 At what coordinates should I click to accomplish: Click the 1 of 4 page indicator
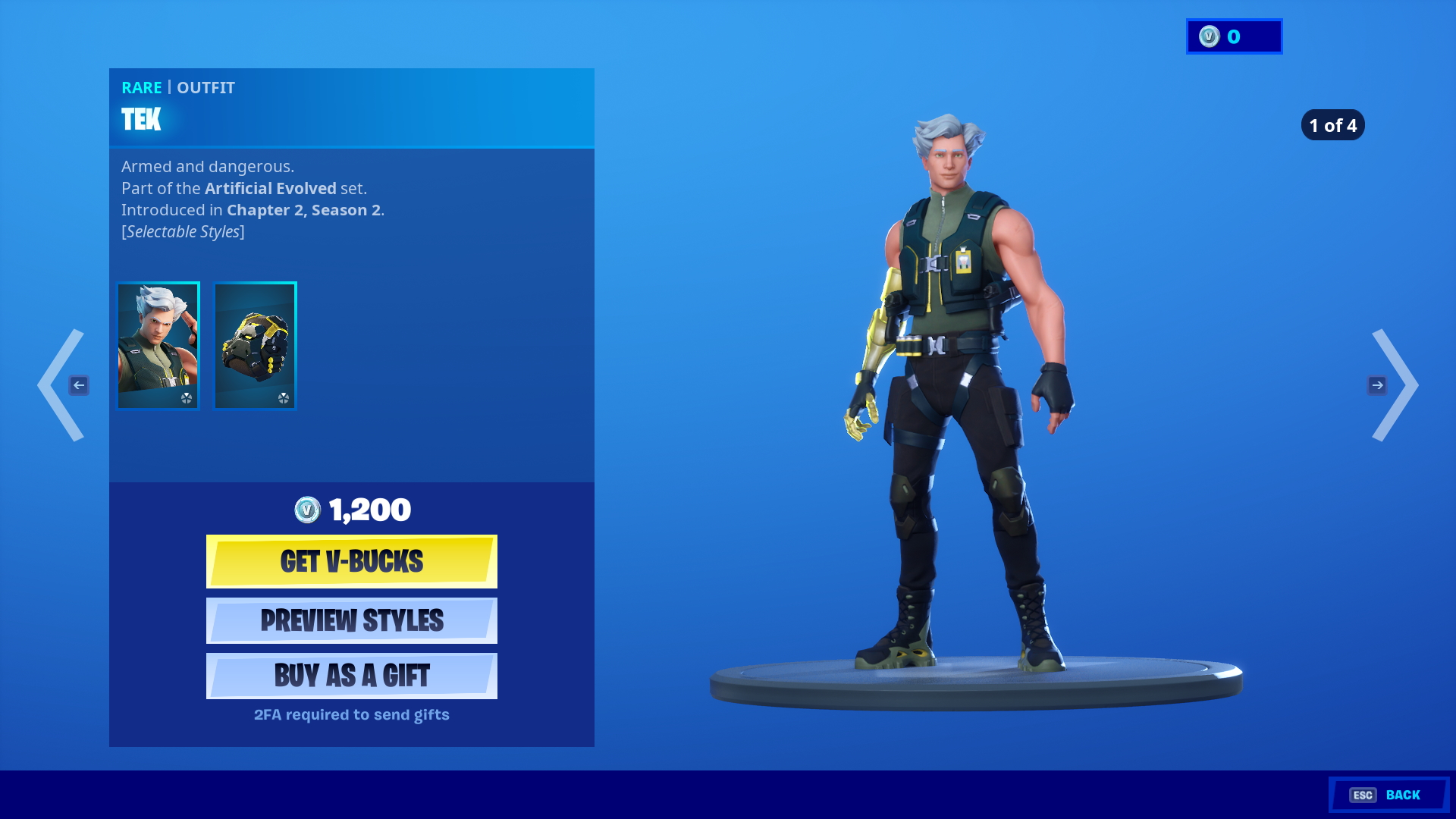[x=1332, y=125]
